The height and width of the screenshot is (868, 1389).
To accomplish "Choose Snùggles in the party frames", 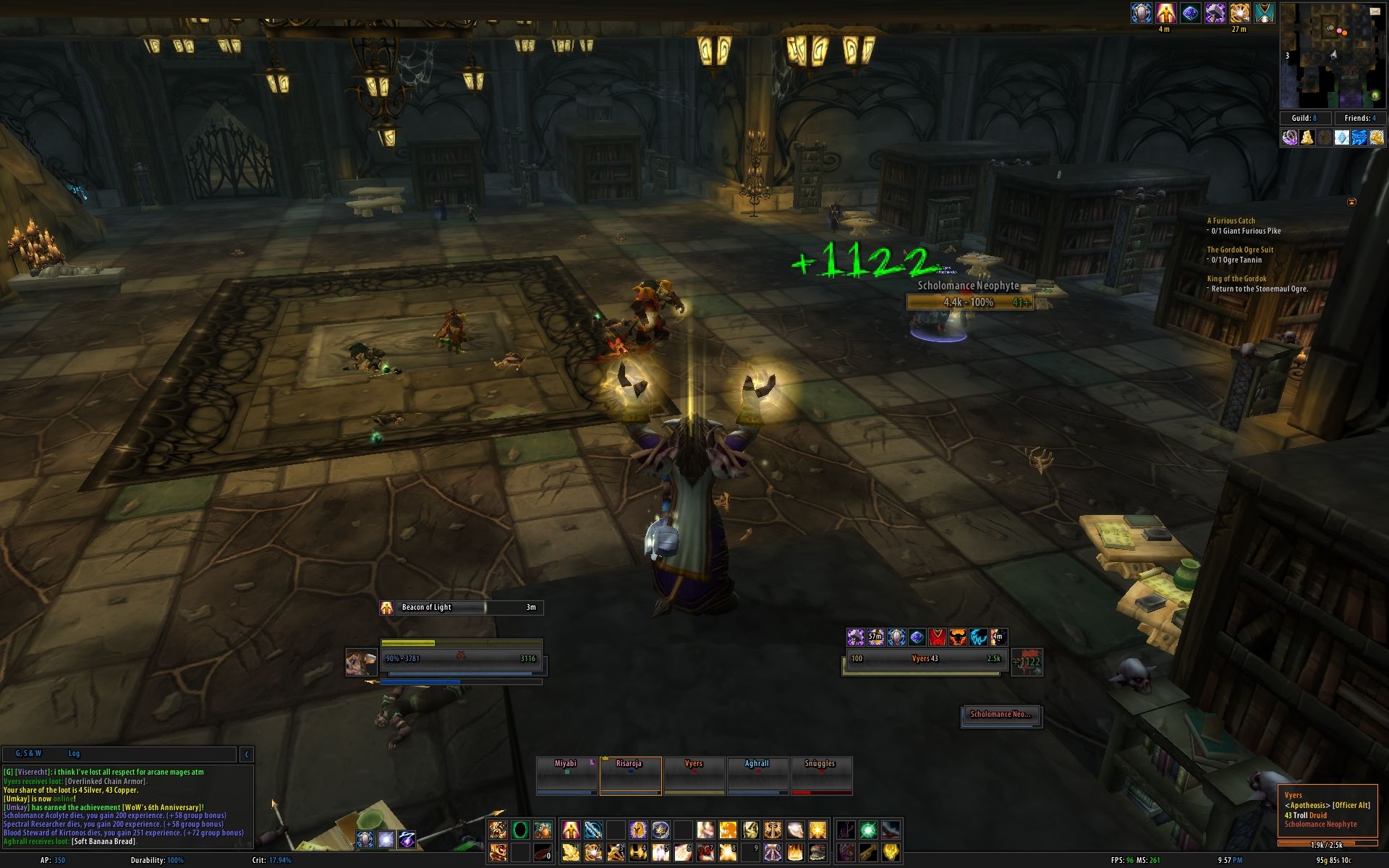I will point(820,775).
